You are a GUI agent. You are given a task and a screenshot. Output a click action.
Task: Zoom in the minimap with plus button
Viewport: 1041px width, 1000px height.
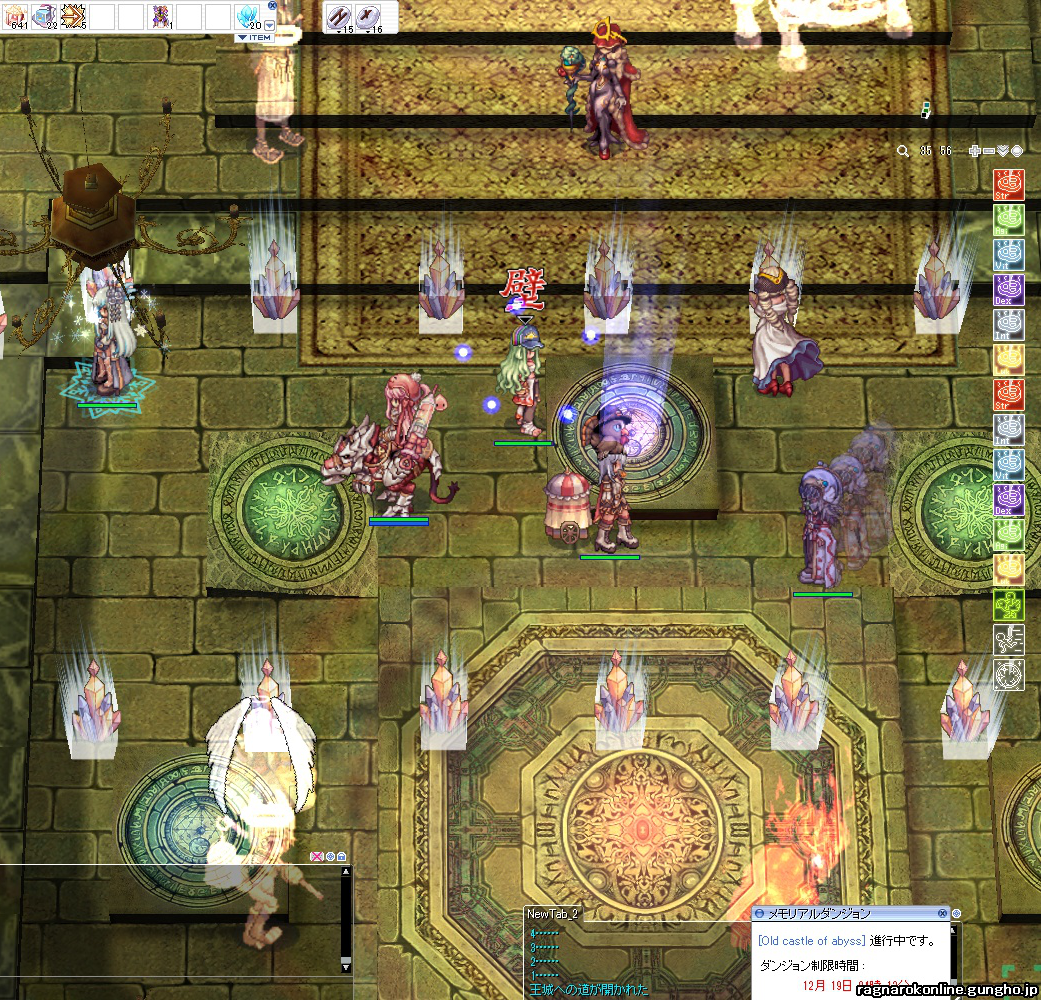(x=975, y=151)
